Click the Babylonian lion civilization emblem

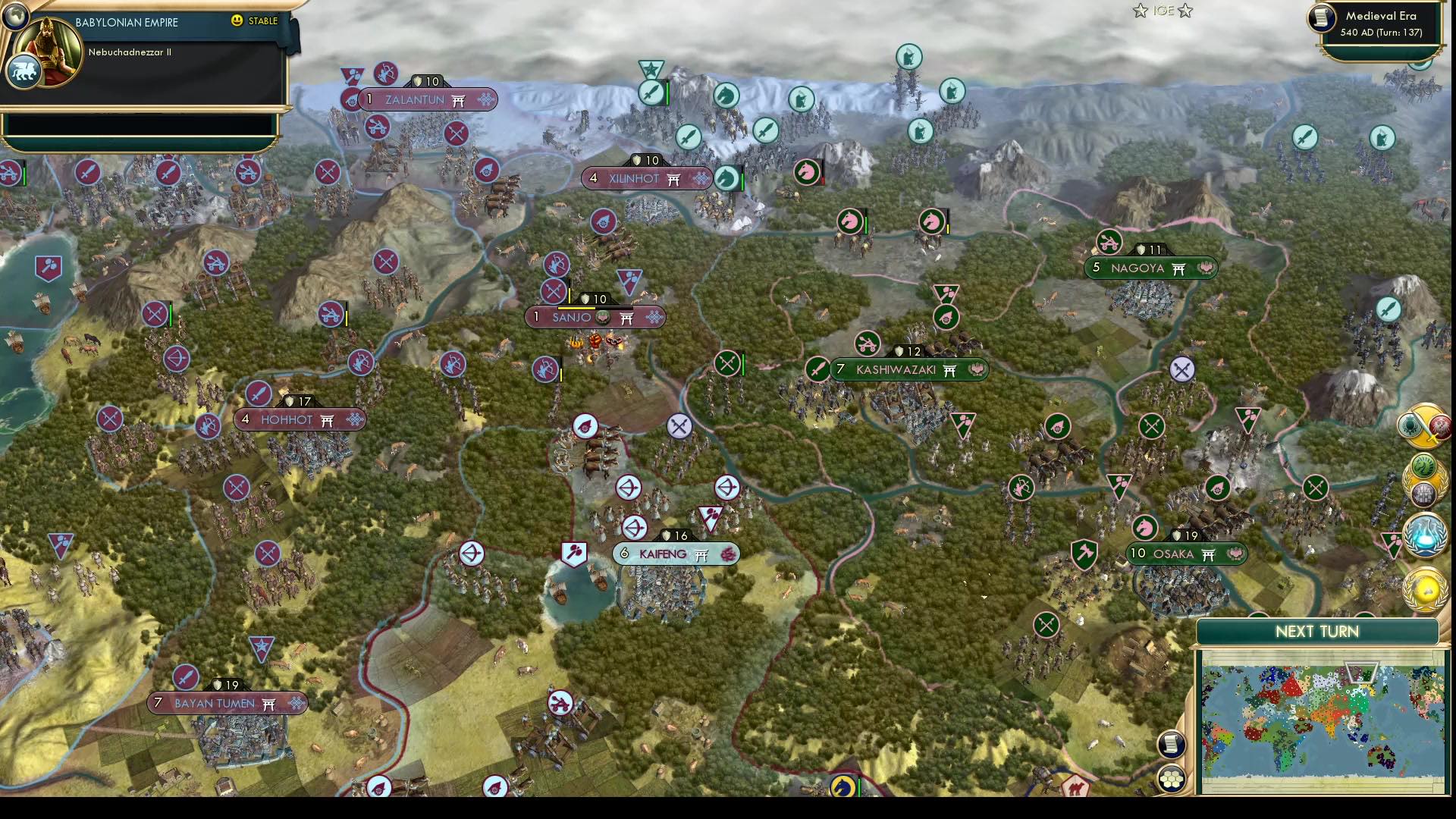24,70
